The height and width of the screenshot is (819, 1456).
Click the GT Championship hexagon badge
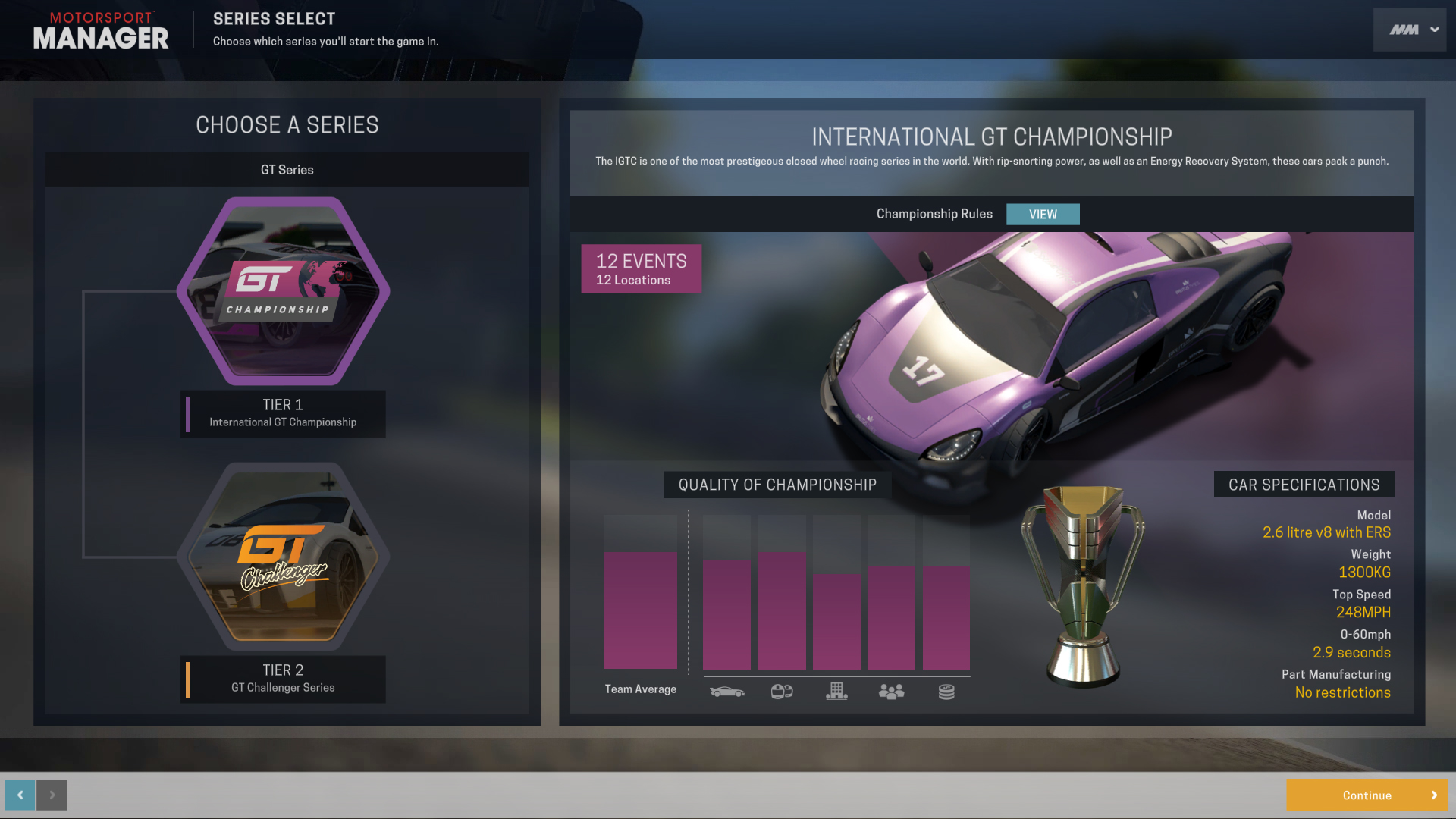tap(283, 292)
